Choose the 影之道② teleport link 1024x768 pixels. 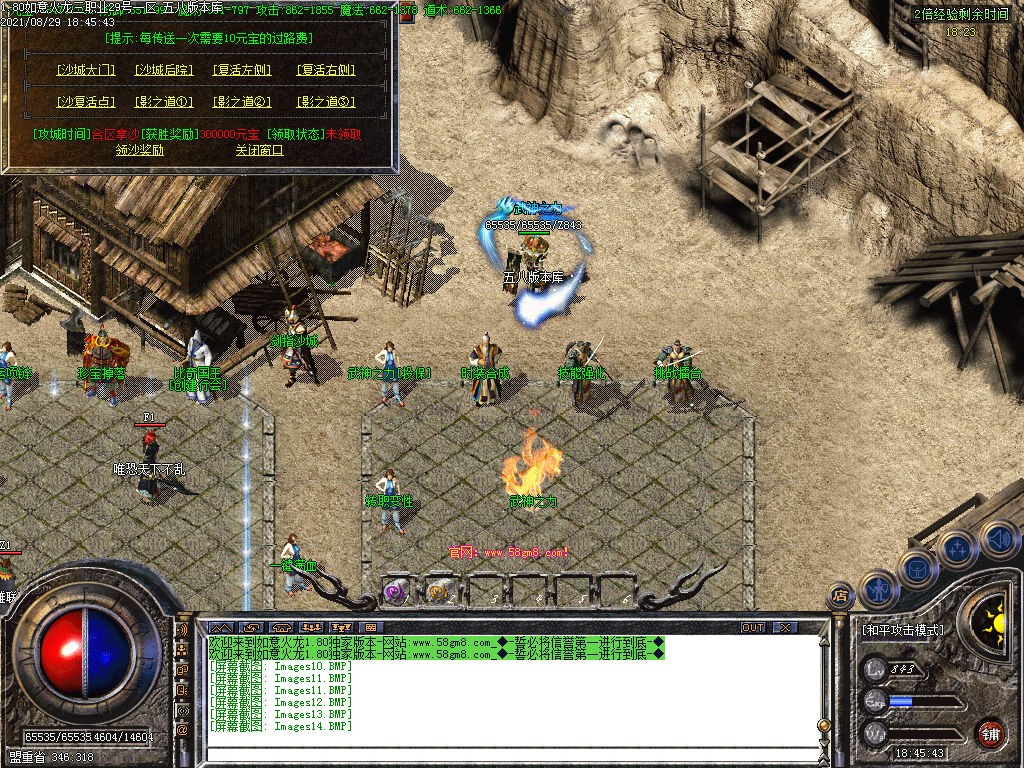pyautogui.click(x=243, y=102)
